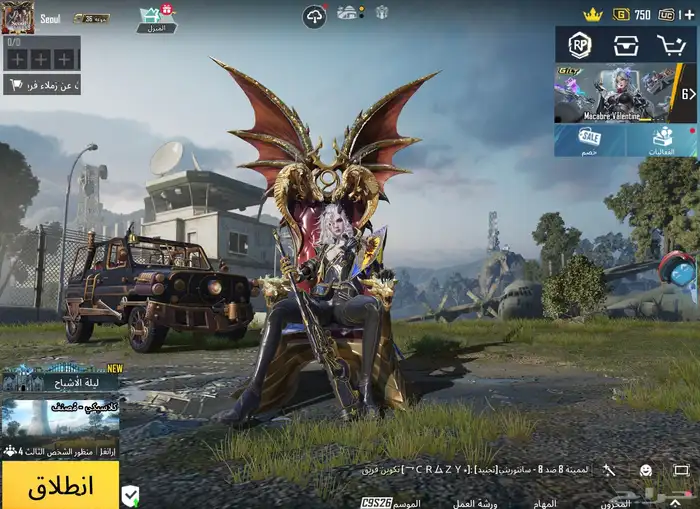Open the events (الفعاليات) button
Screen dimensions: 700x509
[662, 140]
